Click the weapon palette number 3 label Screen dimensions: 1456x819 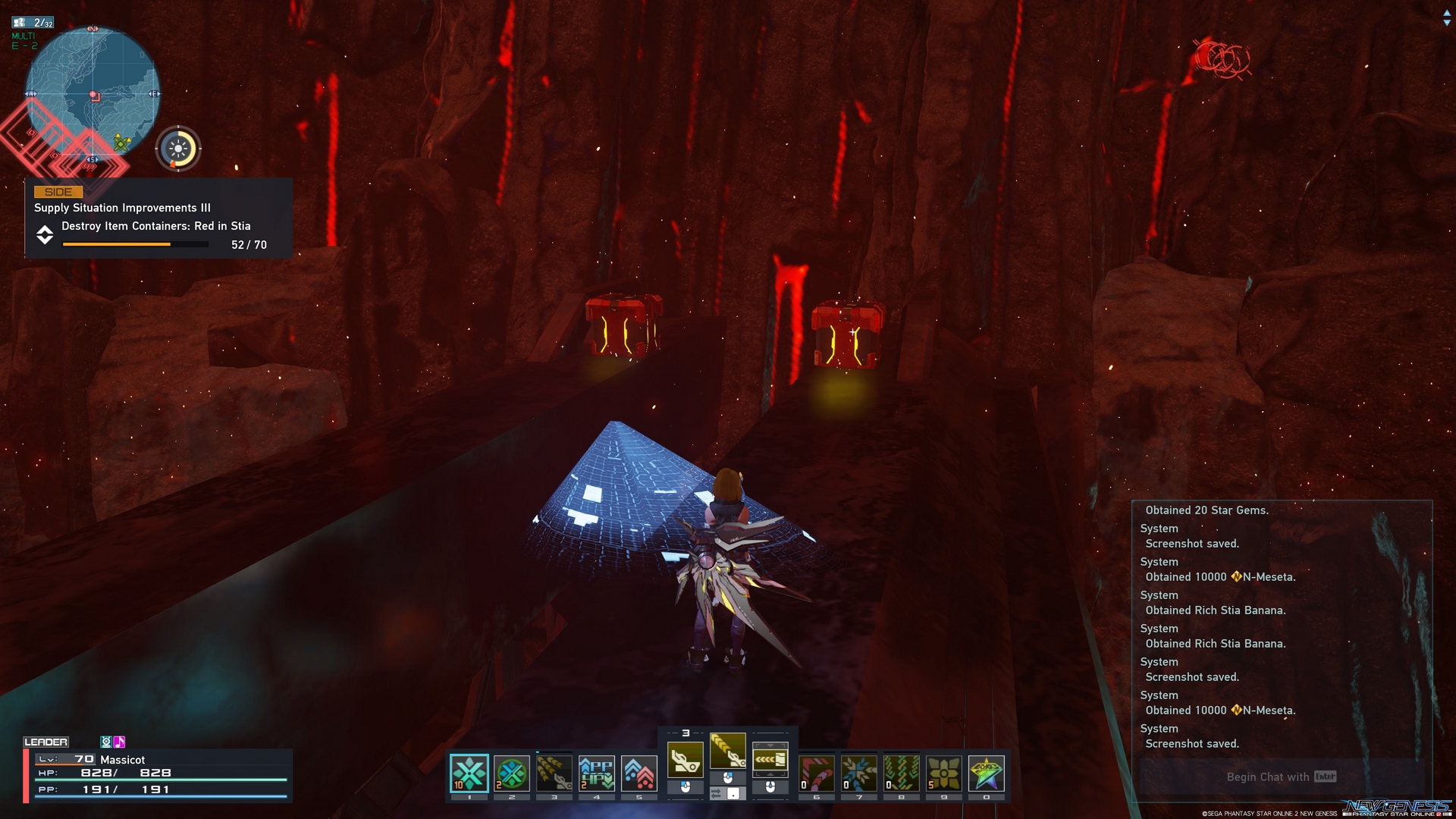[686, 733]
